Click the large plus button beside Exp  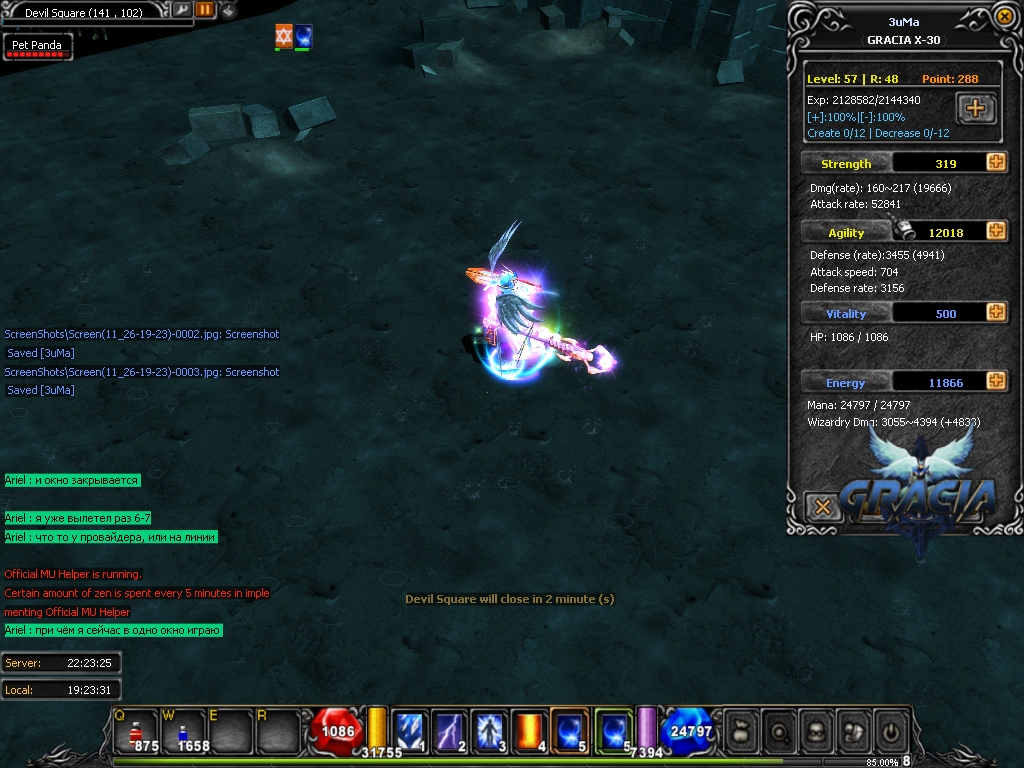[x=976, y=108]
